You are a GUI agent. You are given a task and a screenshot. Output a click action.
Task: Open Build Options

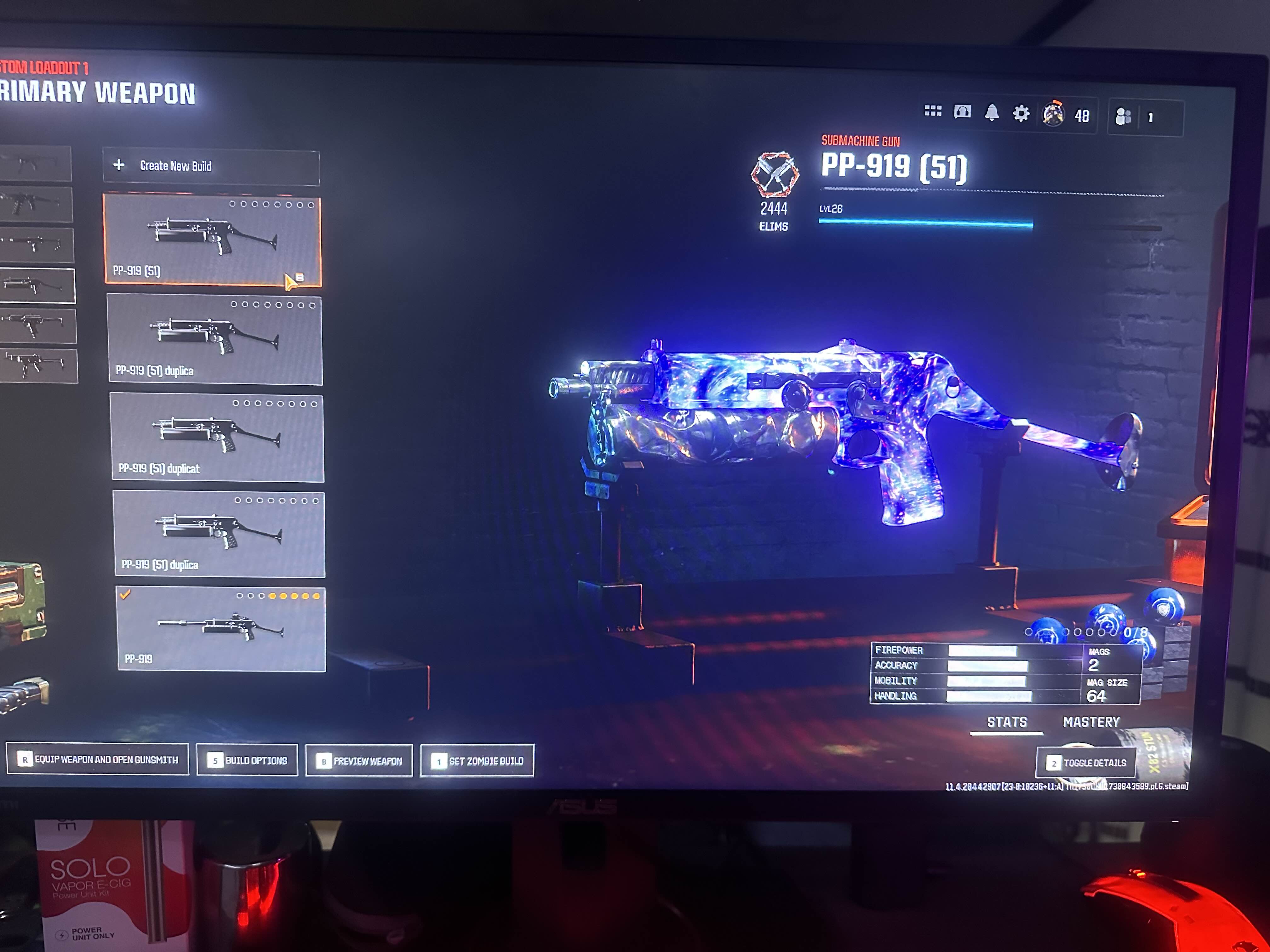(248, 760)
